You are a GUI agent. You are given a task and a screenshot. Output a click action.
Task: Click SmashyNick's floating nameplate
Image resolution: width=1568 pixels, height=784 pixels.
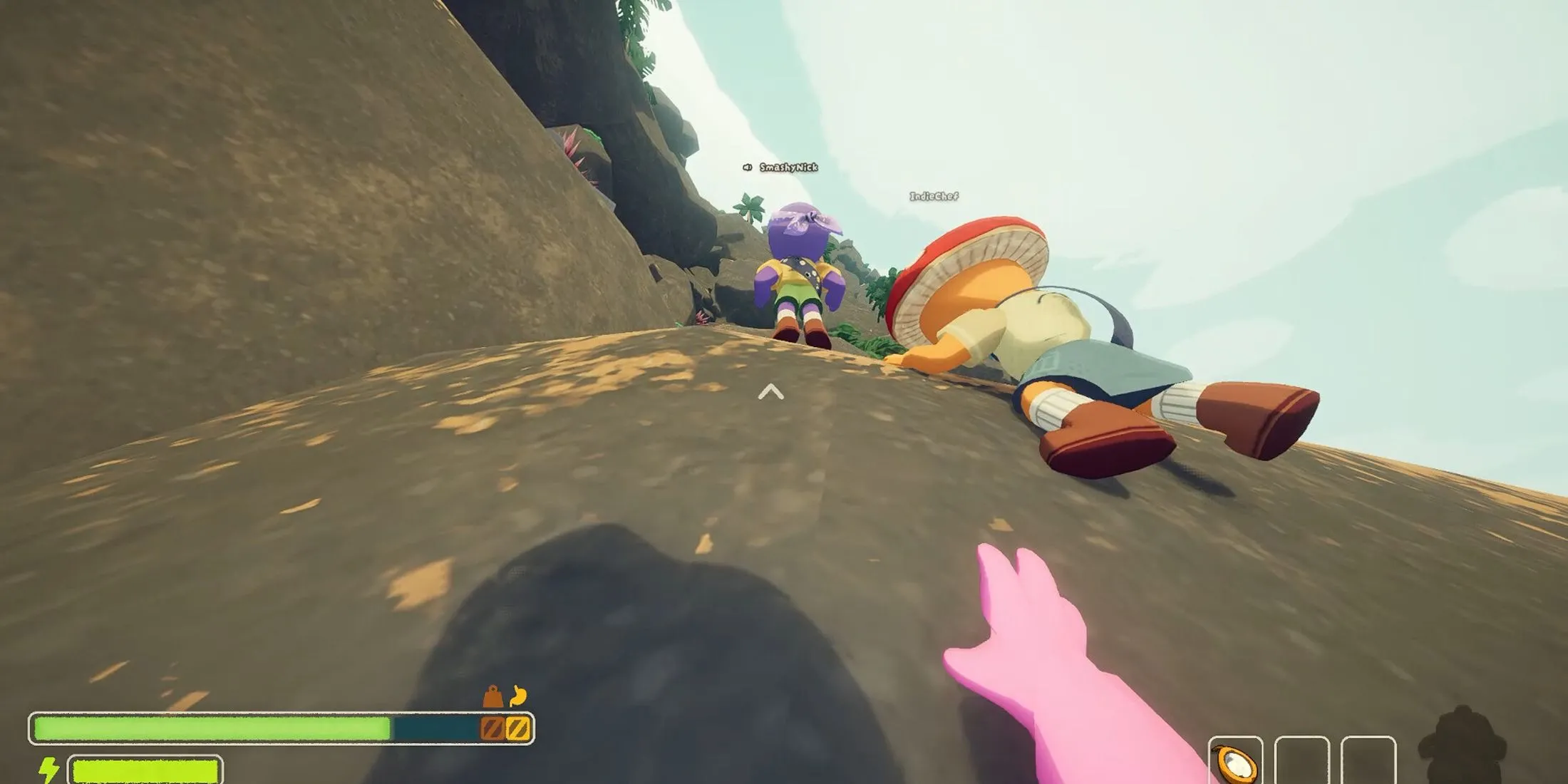tap(788, 167)
